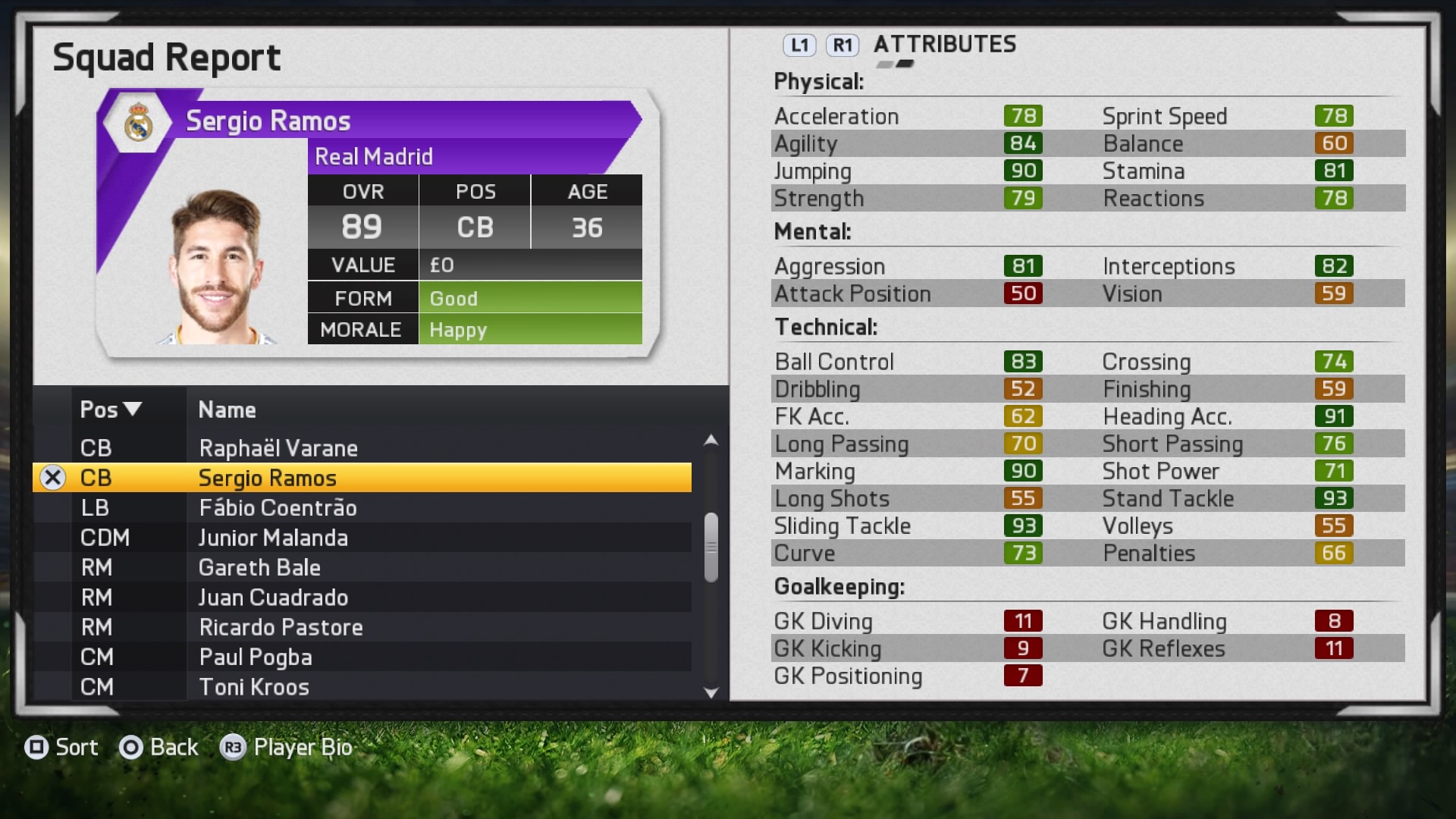Screen dimensions: 1456x819
Task: Click the scroll-down arrow on the player list
Action: 711,692
